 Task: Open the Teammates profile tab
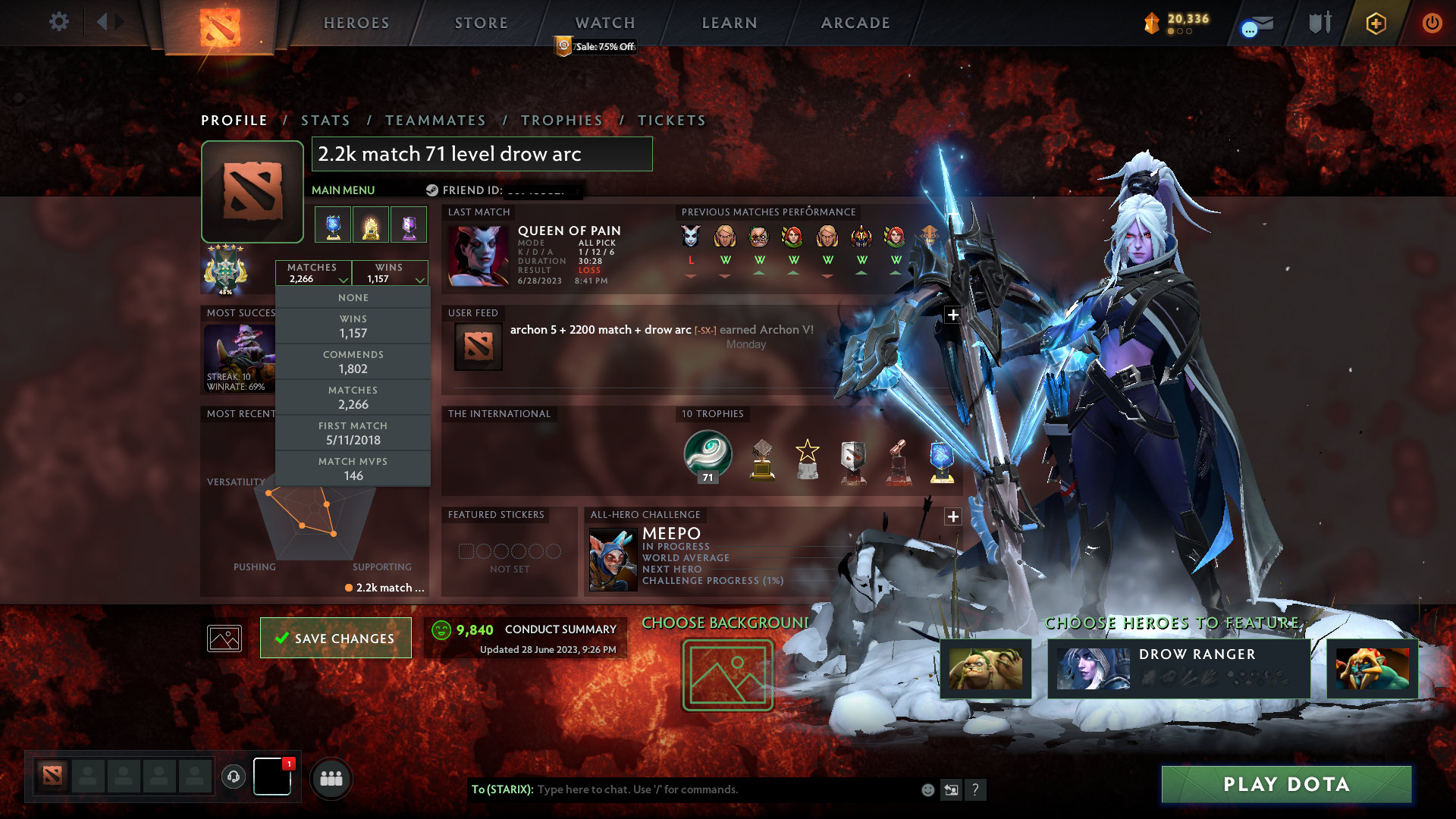pyautogui.click(x=435, y=120)
